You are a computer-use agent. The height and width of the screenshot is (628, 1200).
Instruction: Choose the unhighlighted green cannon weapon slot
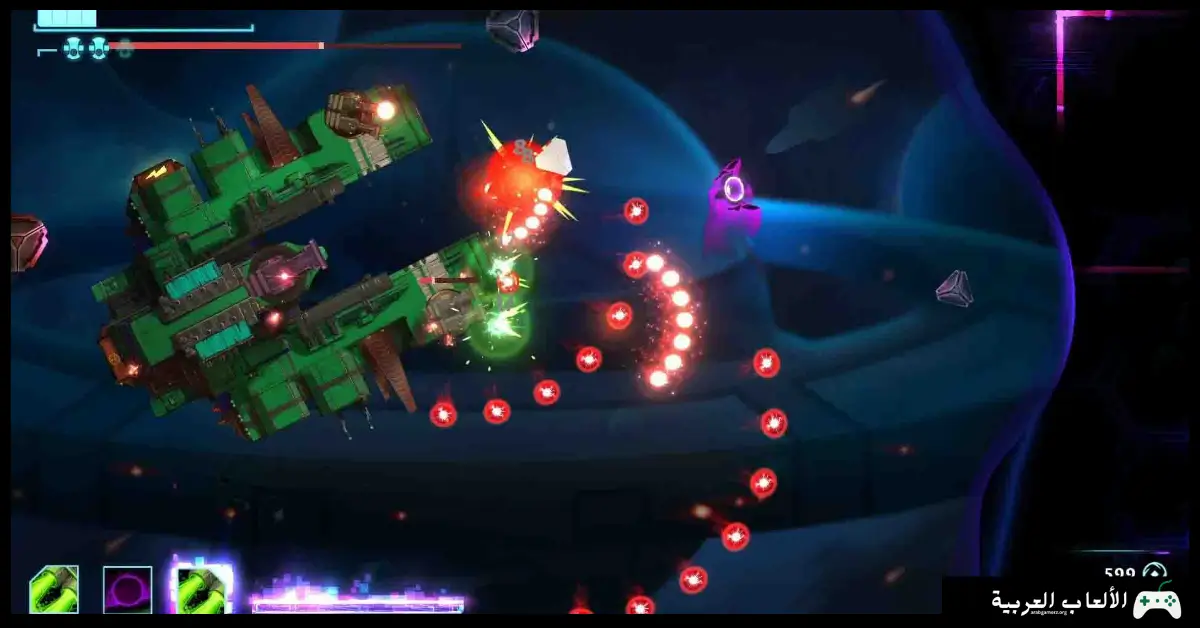[54, 589]
